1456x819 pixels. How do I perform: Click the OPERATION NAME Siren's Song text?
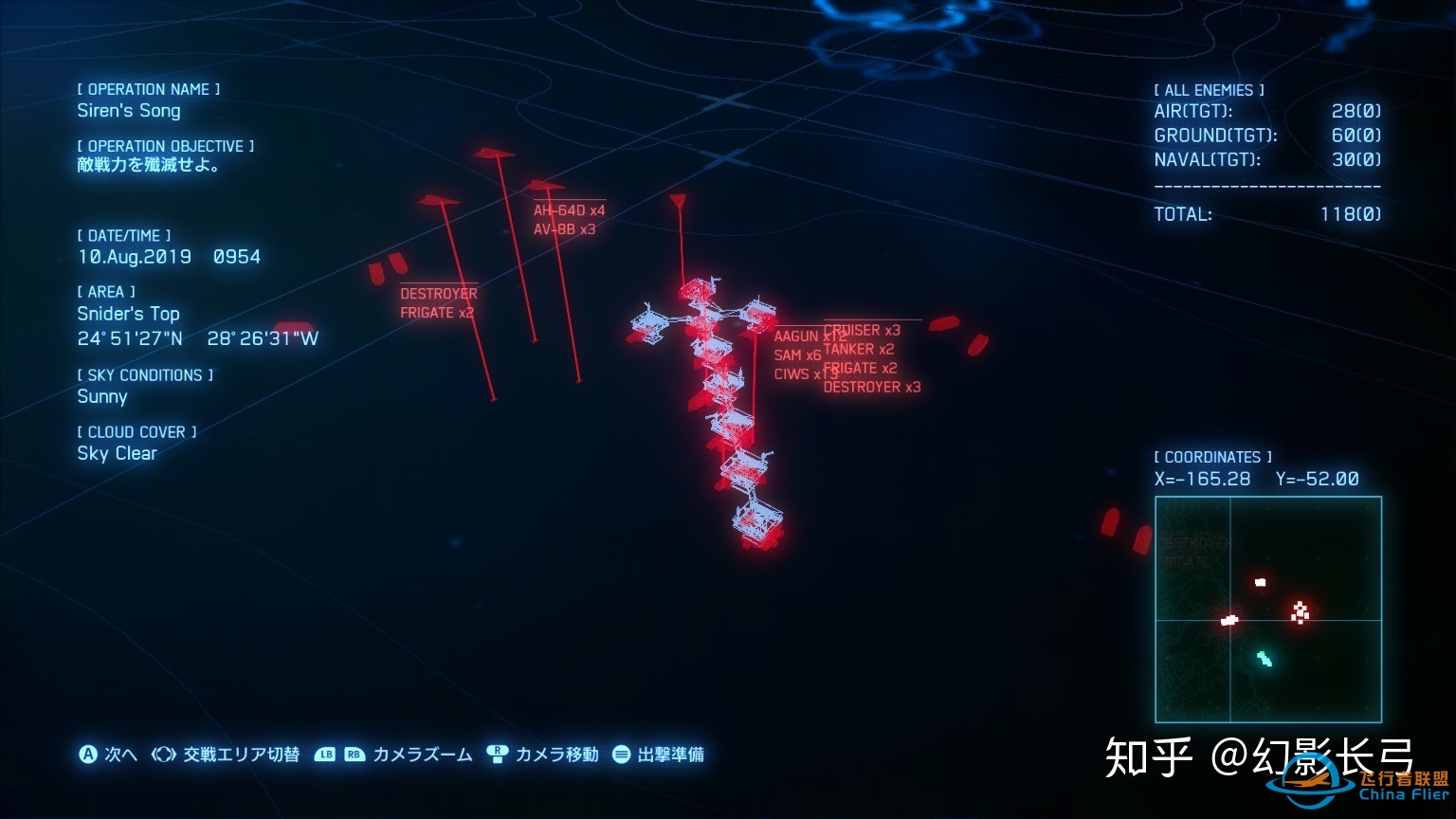tap(129, 111)
